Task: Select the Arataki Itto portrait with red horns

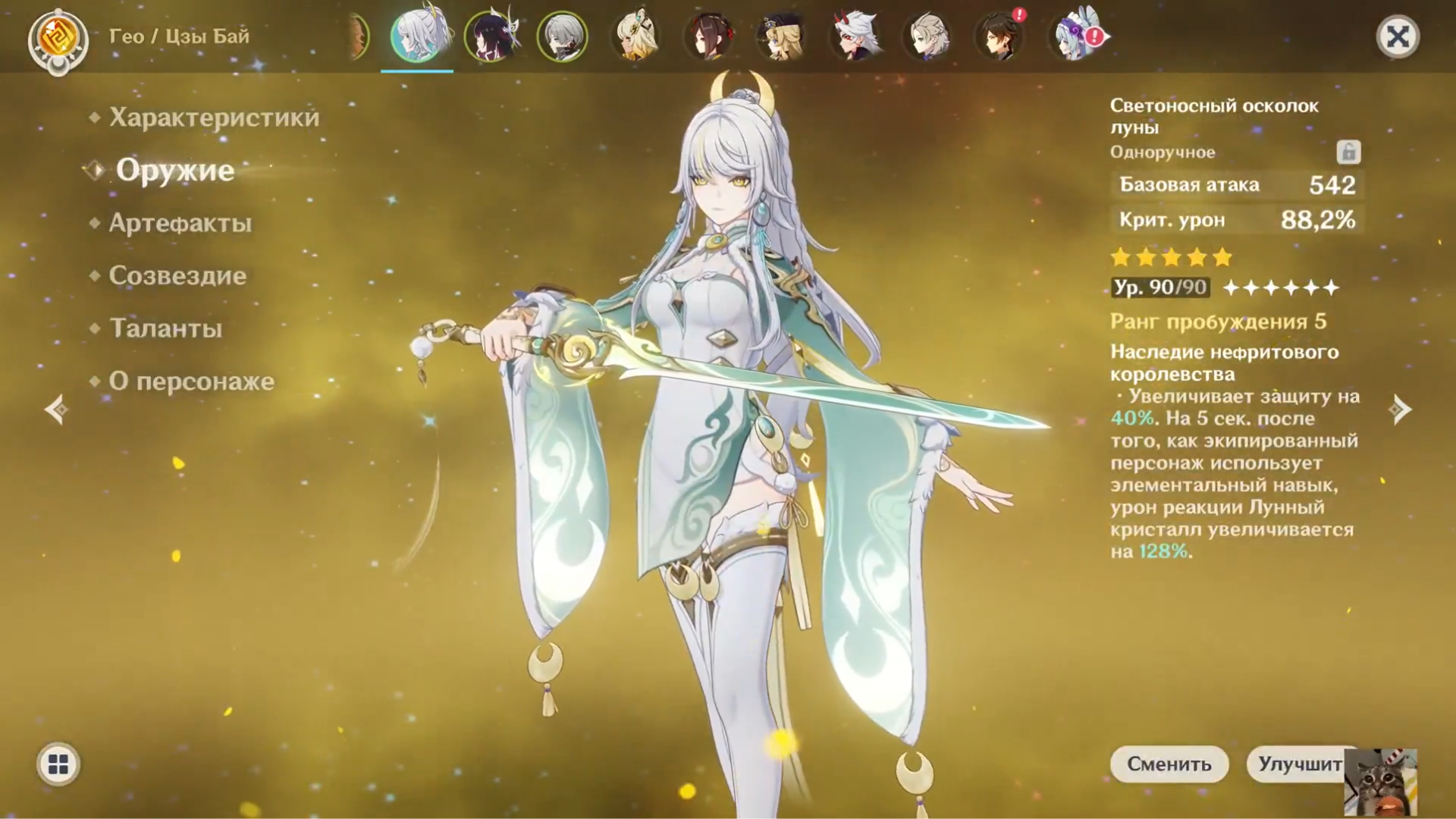Action: 855,36
